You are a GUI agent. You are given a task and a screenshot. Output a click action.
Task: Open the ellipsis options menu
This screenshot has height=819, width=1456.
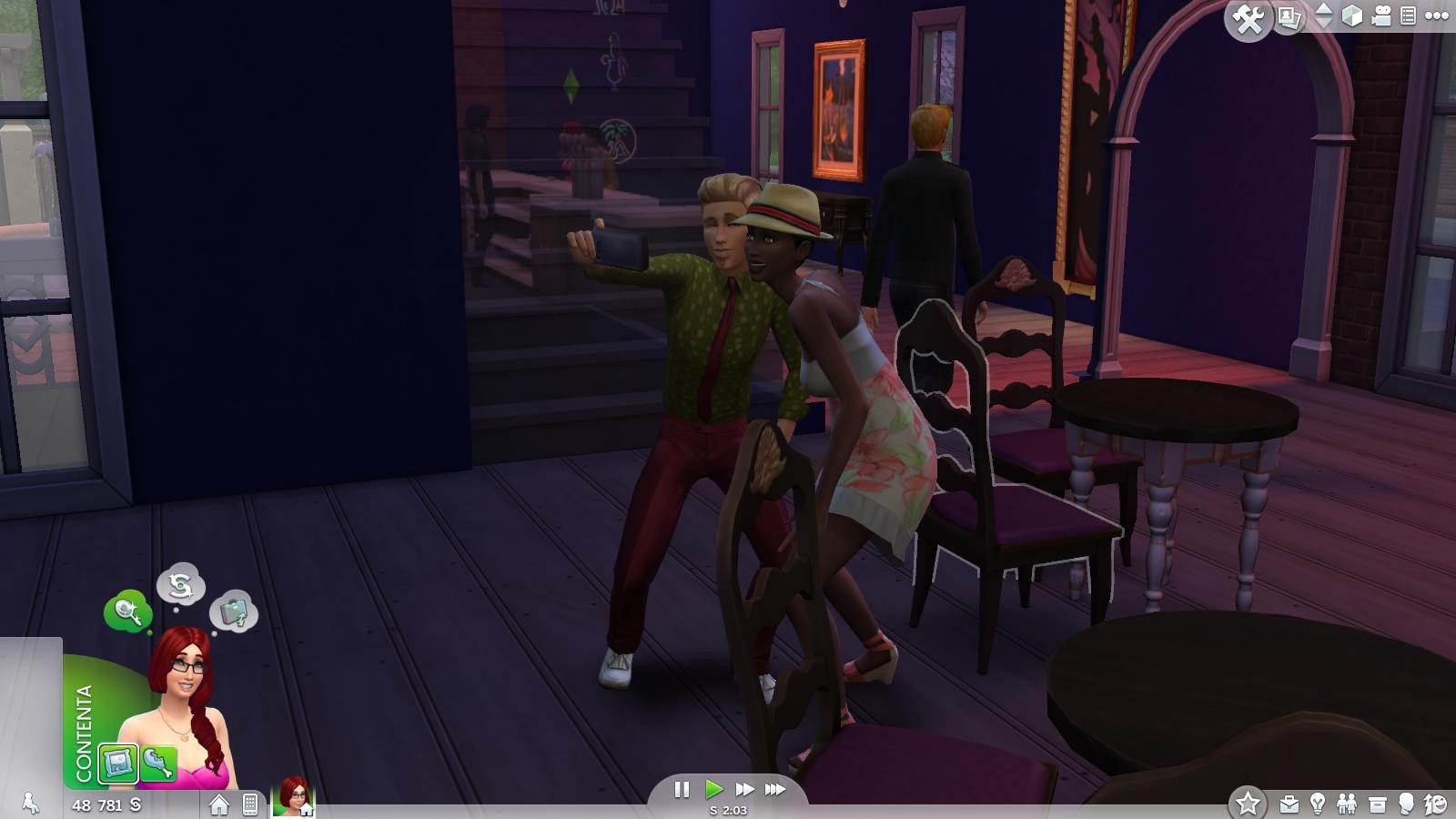tap(1435, 15)
